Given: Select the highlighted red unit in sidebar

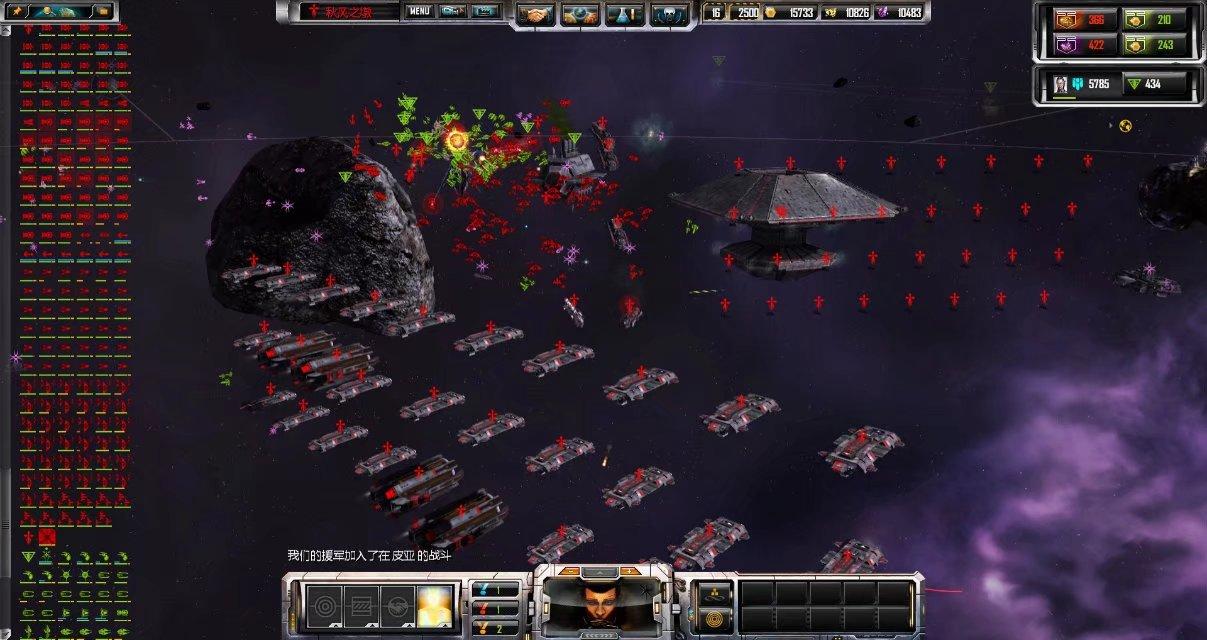Looking at the screenshot, I should [x=47, y=537].
